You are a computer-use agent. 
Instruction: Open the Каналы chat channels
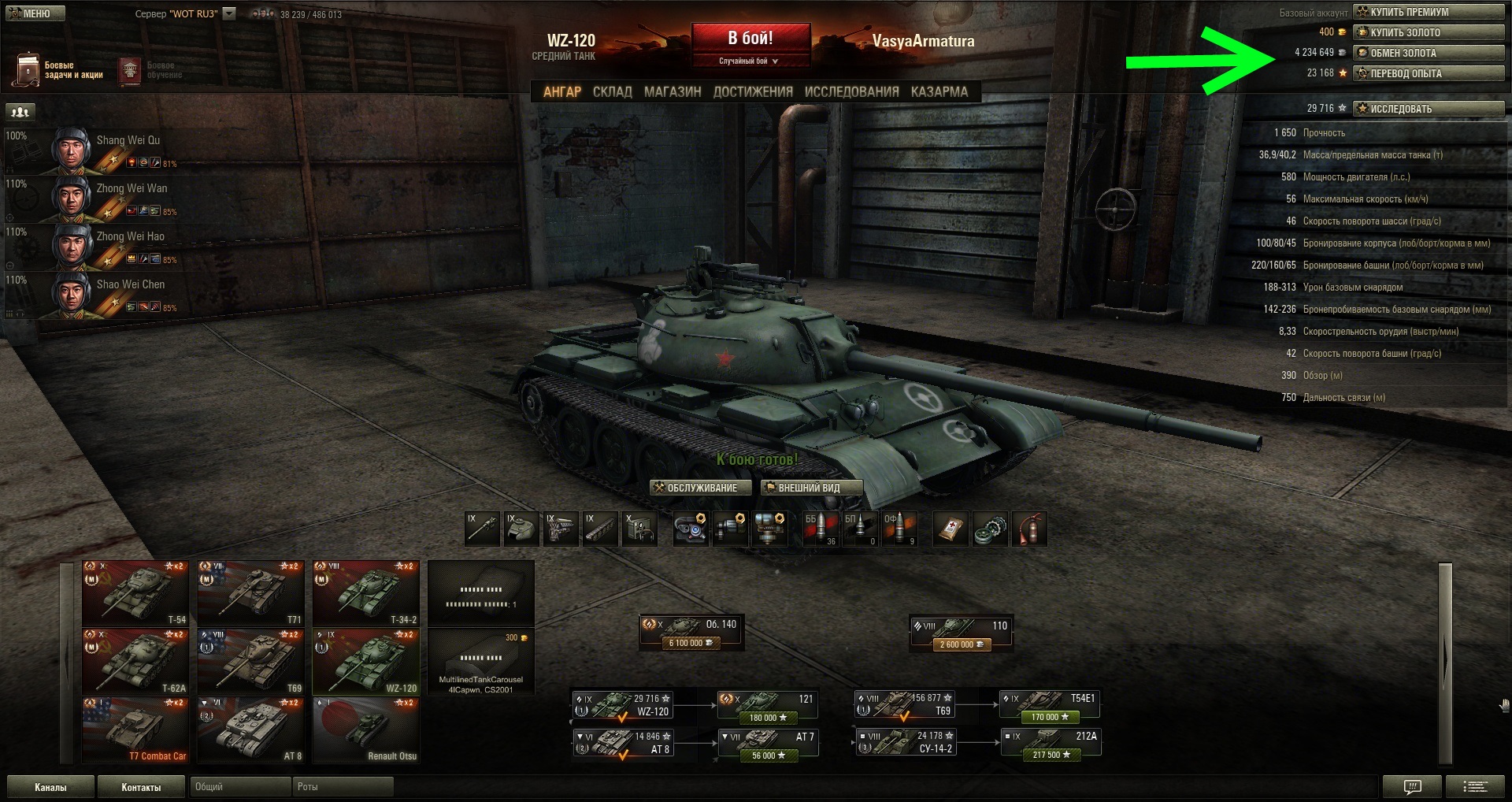tap(50, 787)
